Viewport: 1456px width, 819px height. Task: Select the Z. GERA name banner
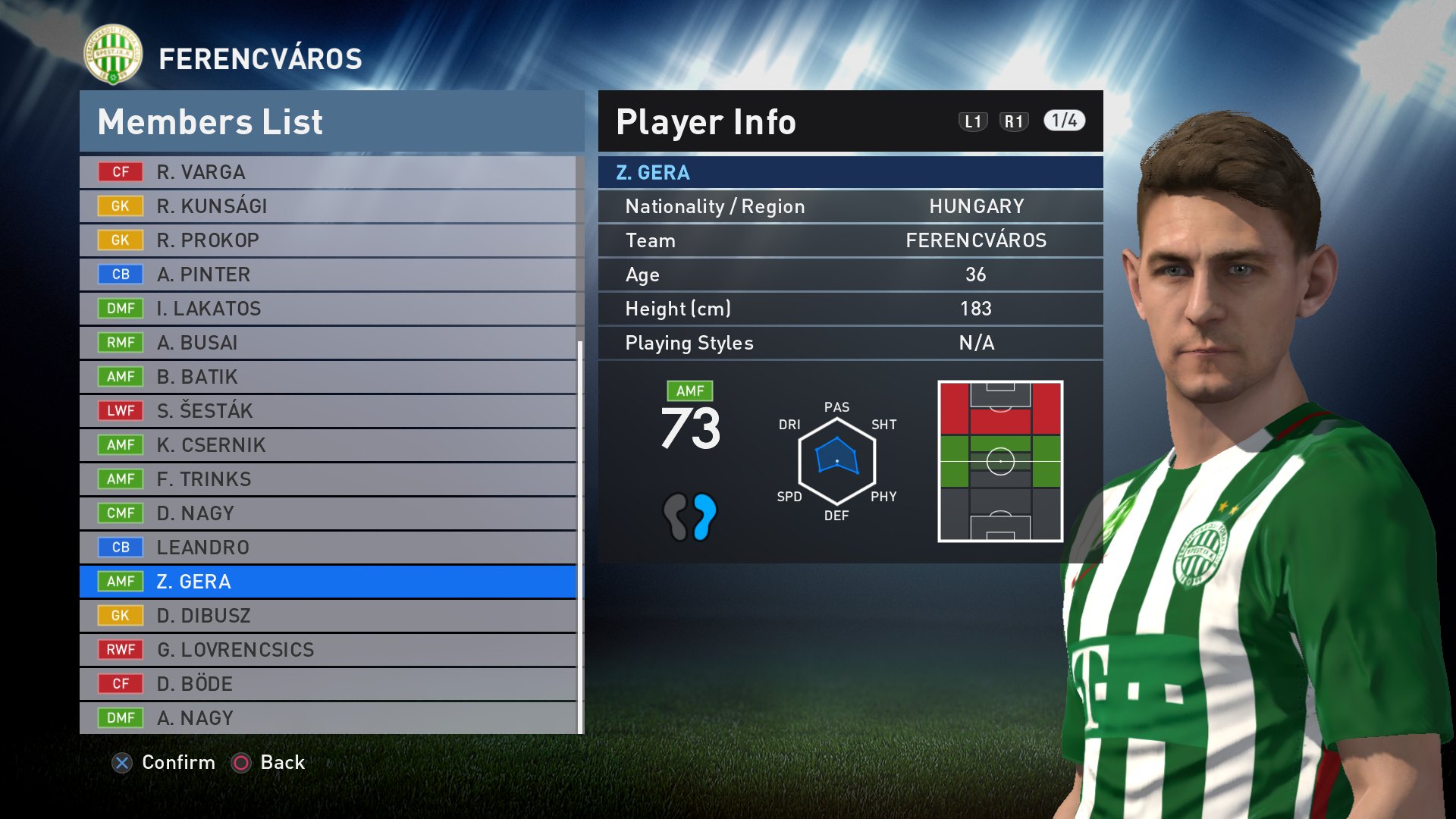tap(849, 172)
